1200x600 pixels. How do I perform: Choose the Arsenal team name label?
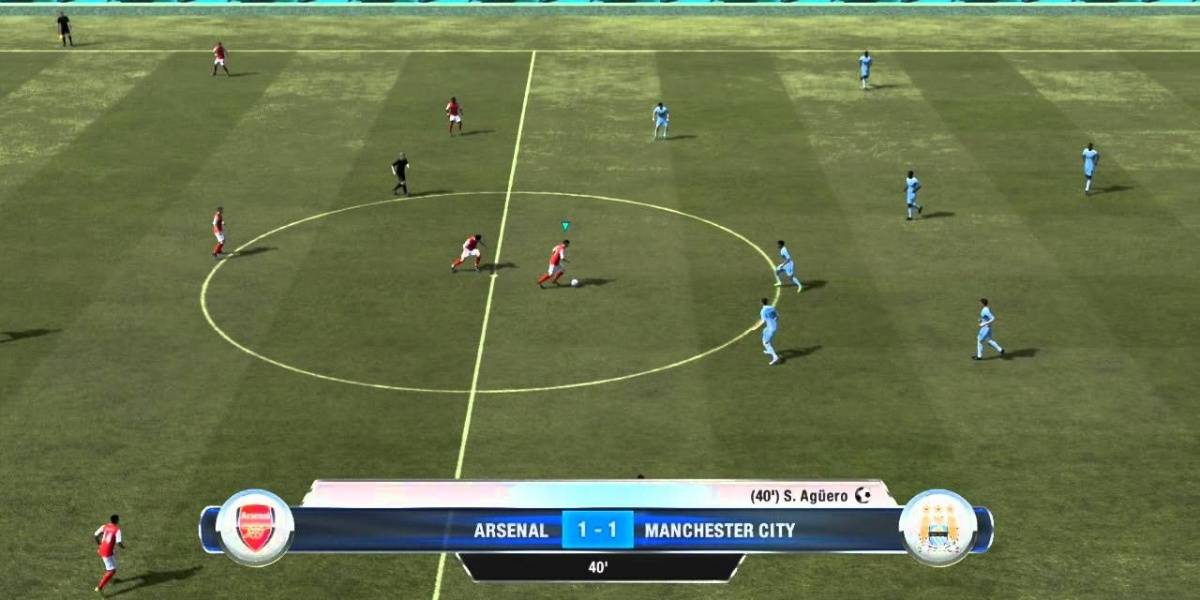pyautogui.click(x=511, y=531)
